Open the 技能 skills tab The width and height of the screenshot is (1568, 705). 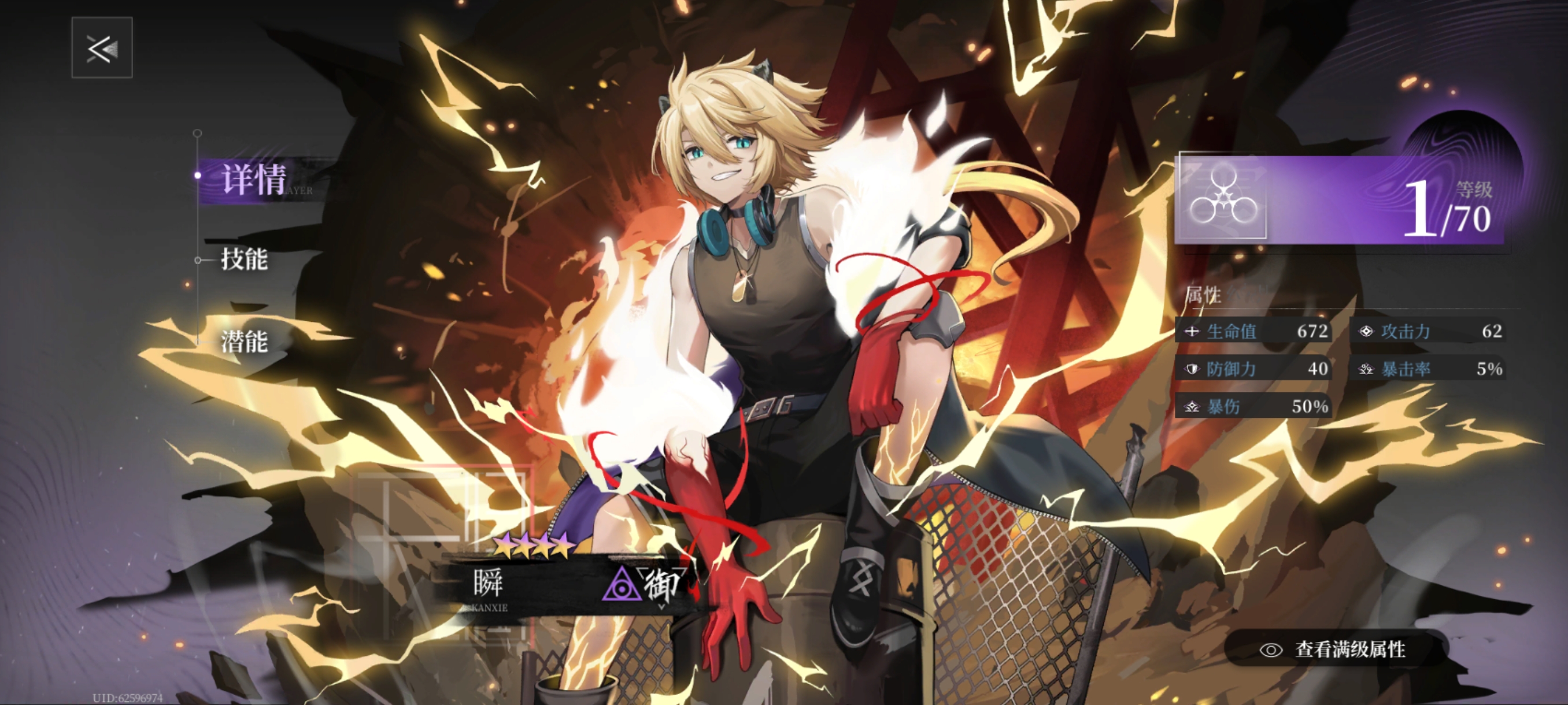tap(244, 259)
